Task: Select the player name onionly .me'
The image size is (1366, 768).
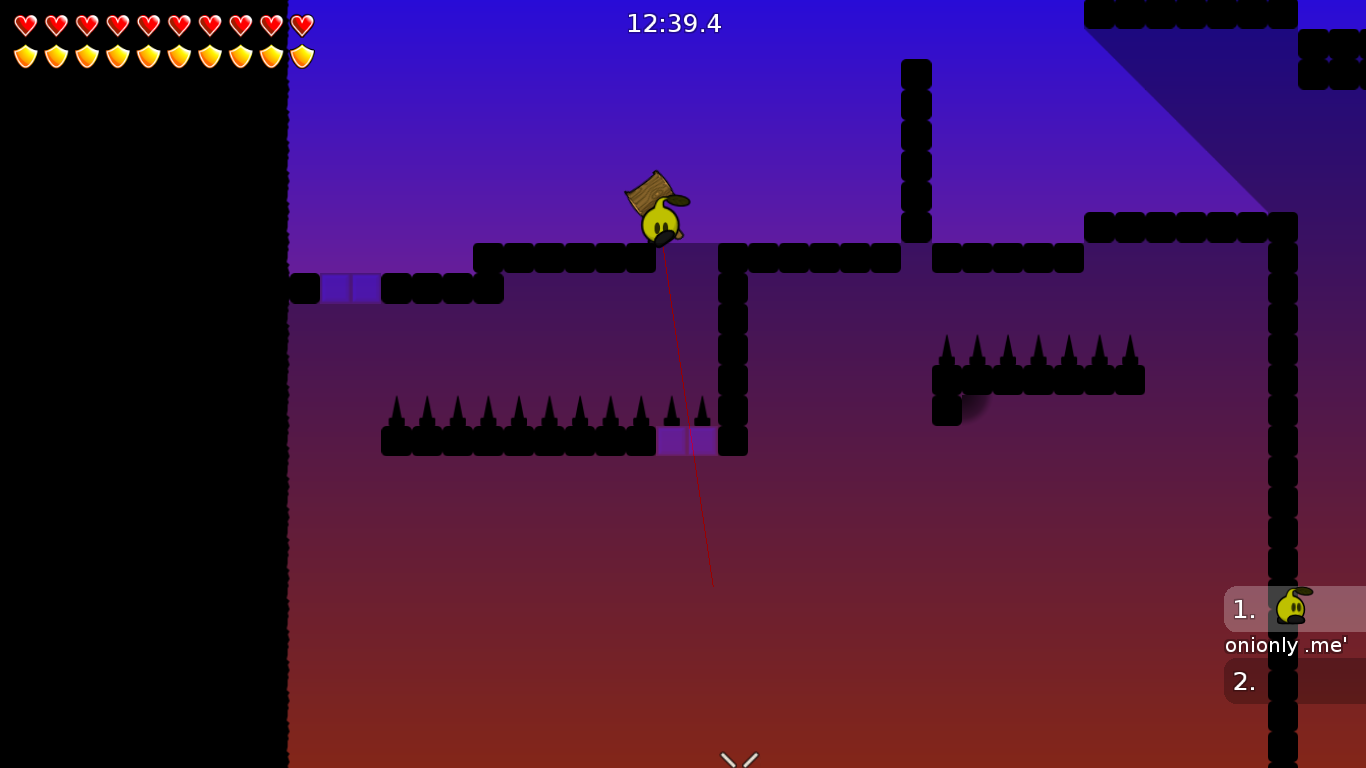Action: click(1286, 645)
